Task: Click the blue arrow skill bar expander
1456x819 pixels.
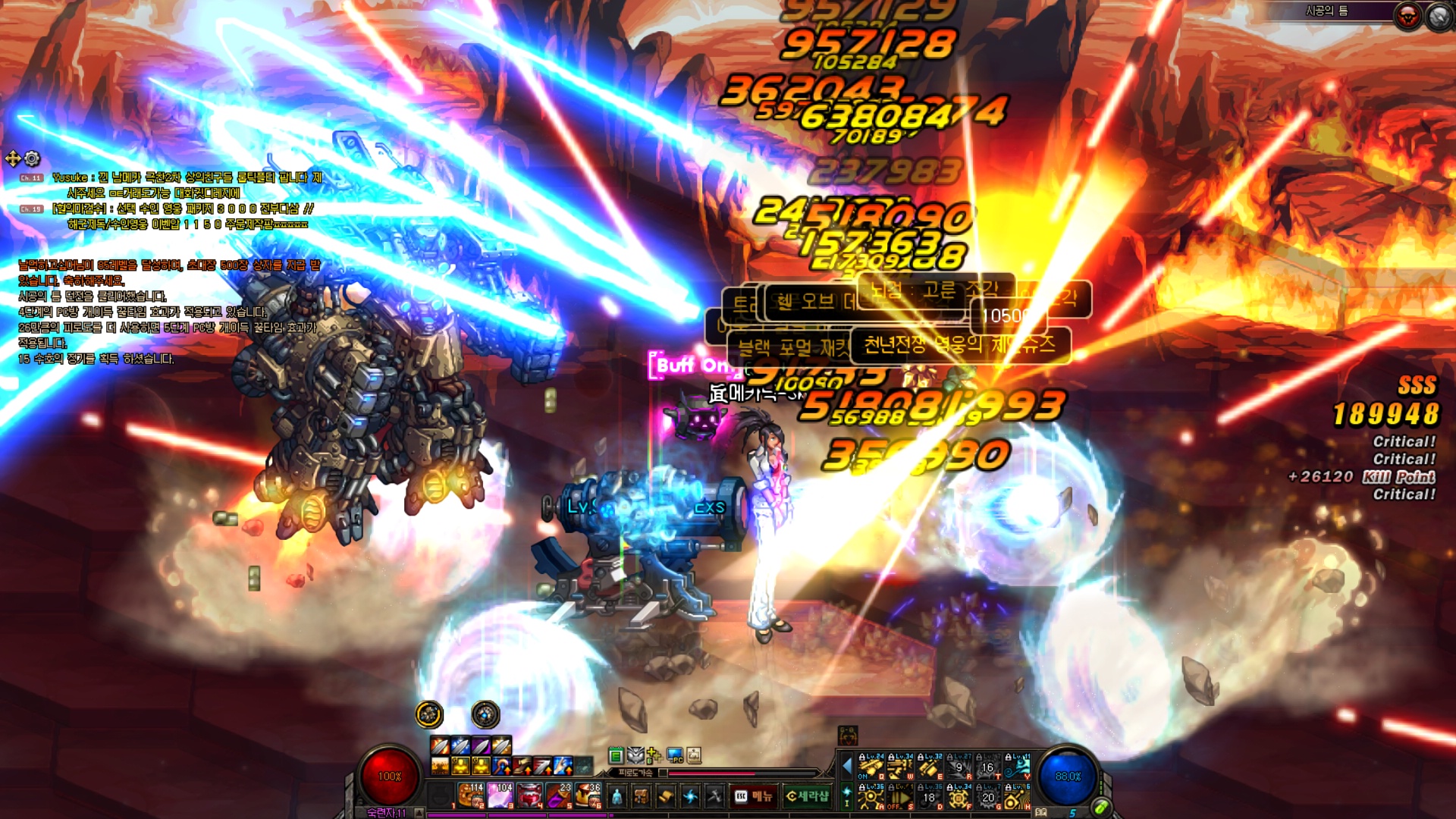Action: pyautogui.click(x=847, y=767)
